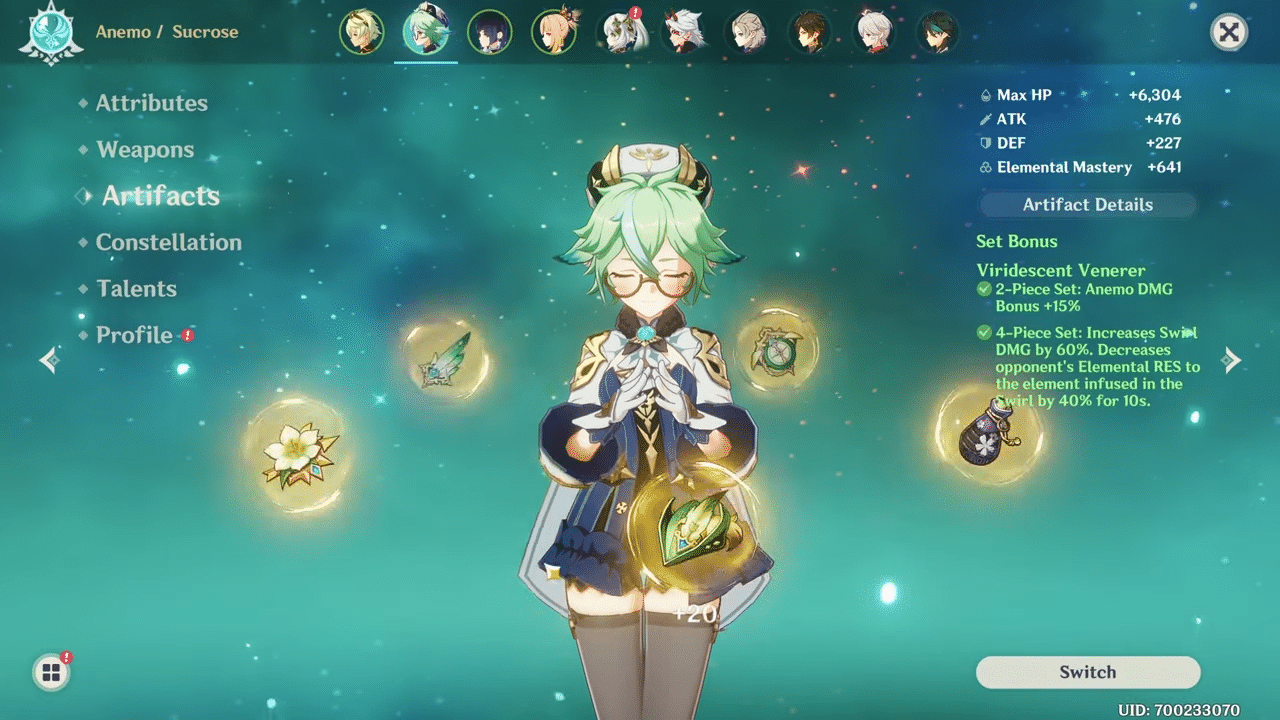Open the Weapons section
This screenshot has width=1280, height=720.
[145, 149]
